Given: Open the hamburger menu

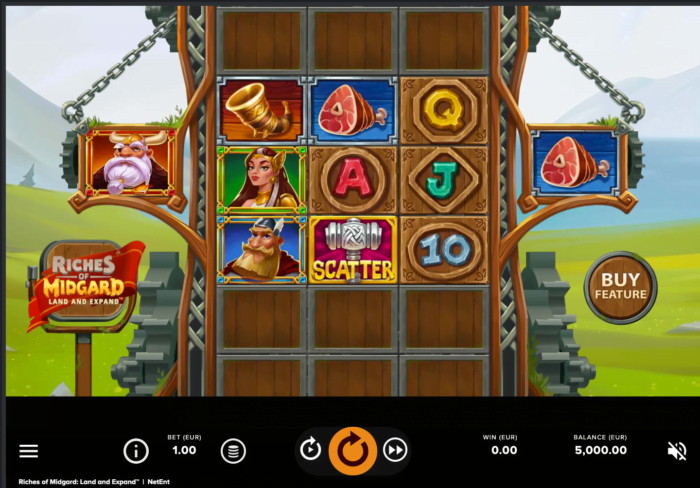Looking at the screenshot, I should pos(29,451).
